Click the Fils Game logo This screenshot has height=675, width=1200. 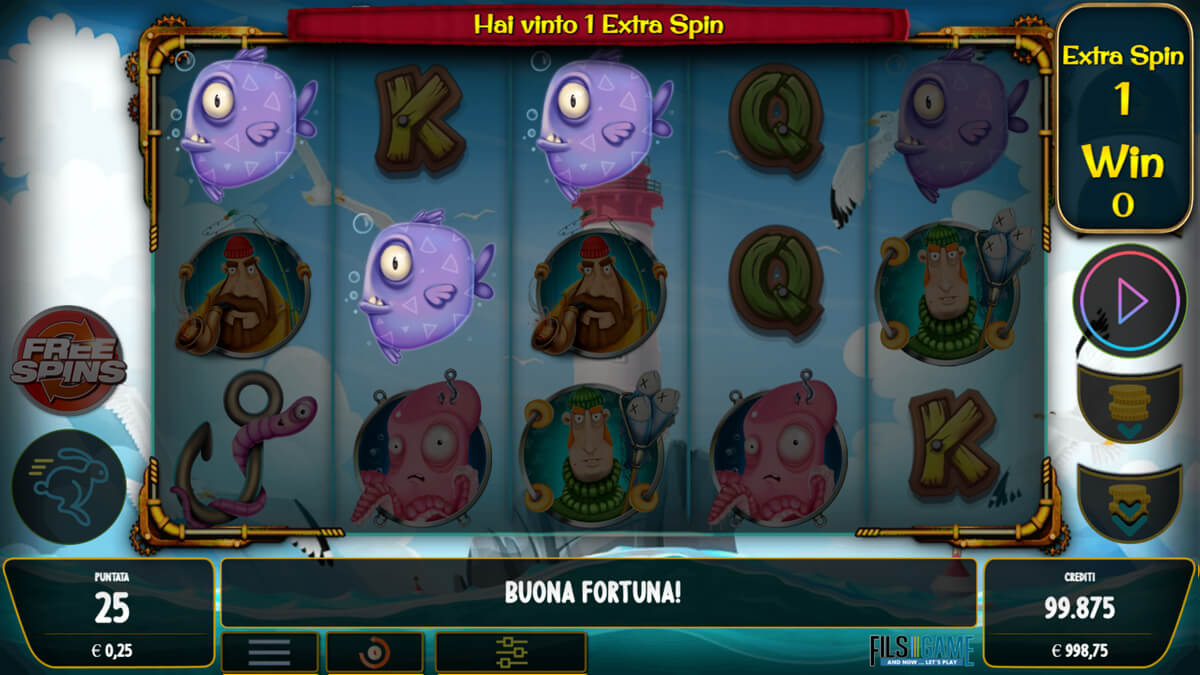(921, 650)
